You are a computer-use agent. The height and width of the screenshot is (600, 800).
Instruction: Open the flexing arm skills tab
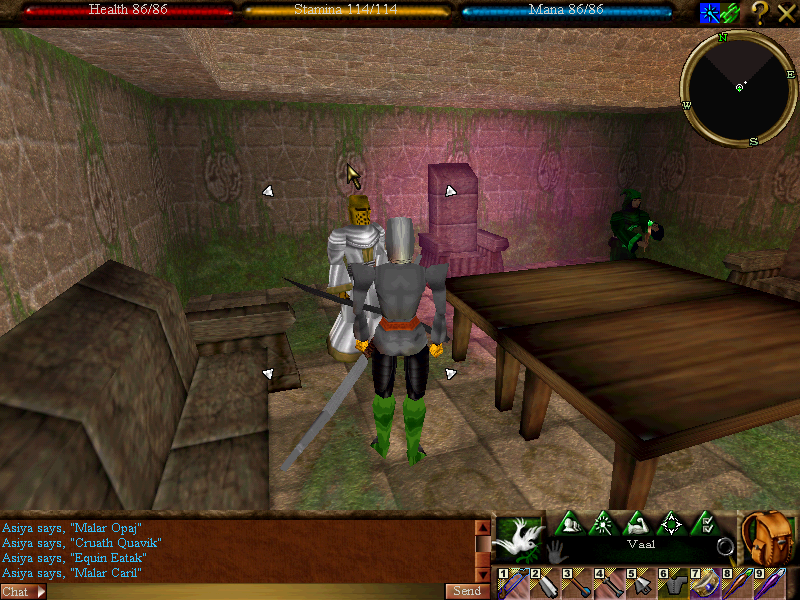coord(637,523)
